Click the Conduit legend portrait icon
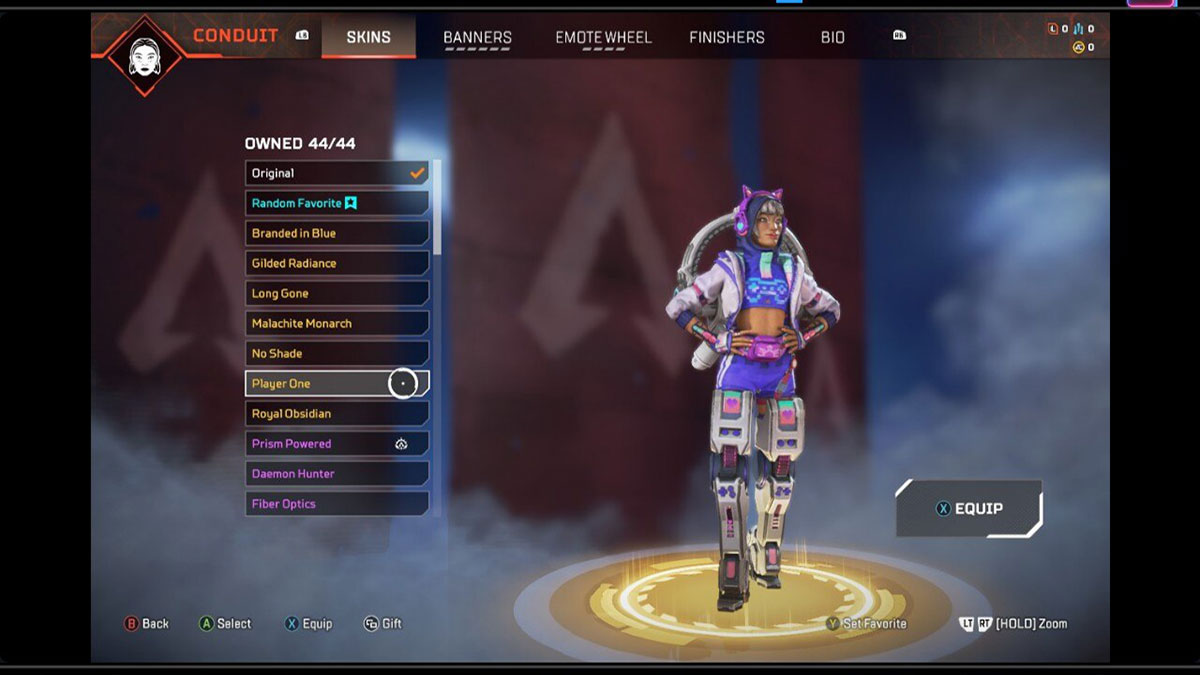 [145, 53]
